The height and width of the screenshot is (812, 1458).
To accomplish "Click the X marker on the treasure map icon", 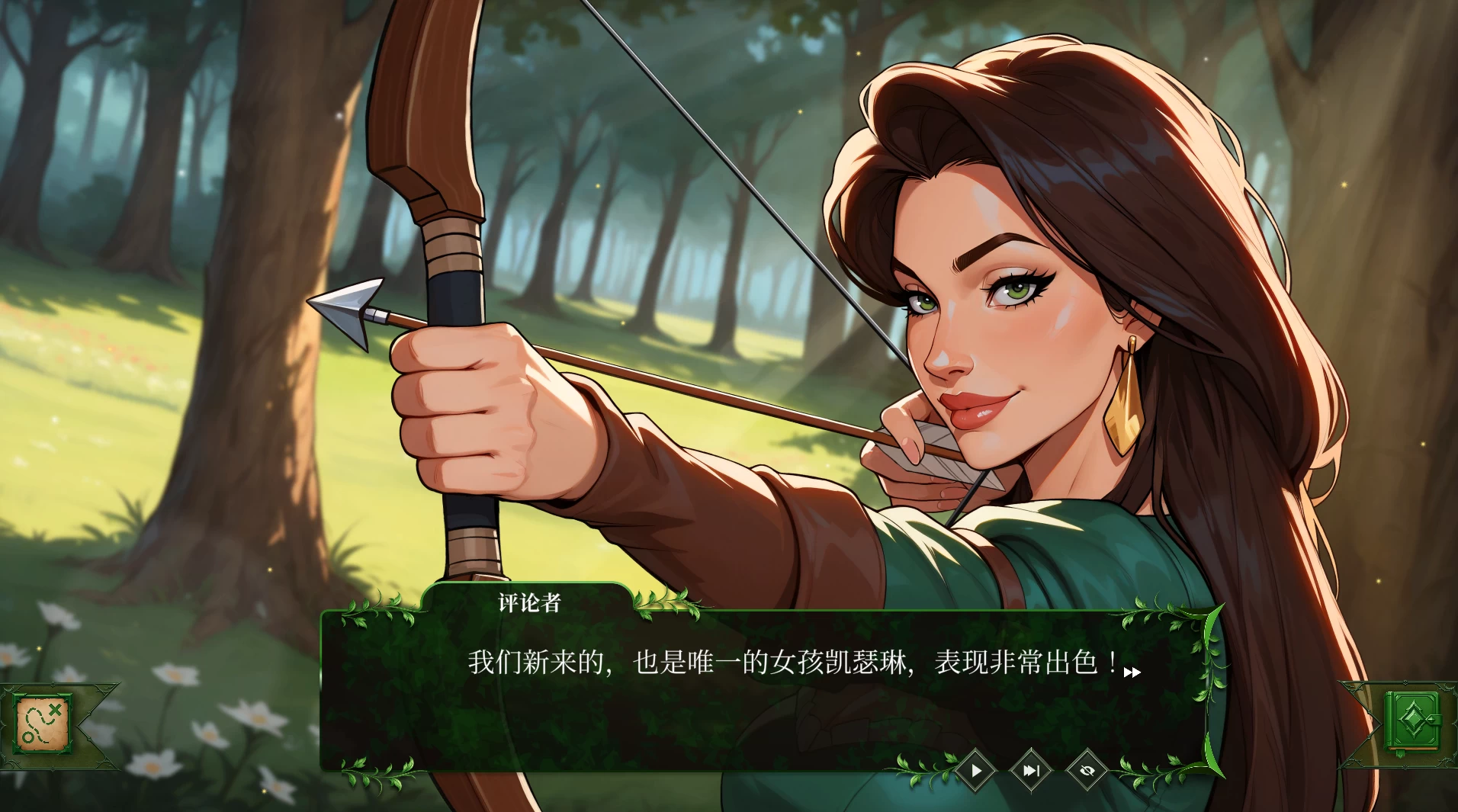I will click(x=55, y=709).
